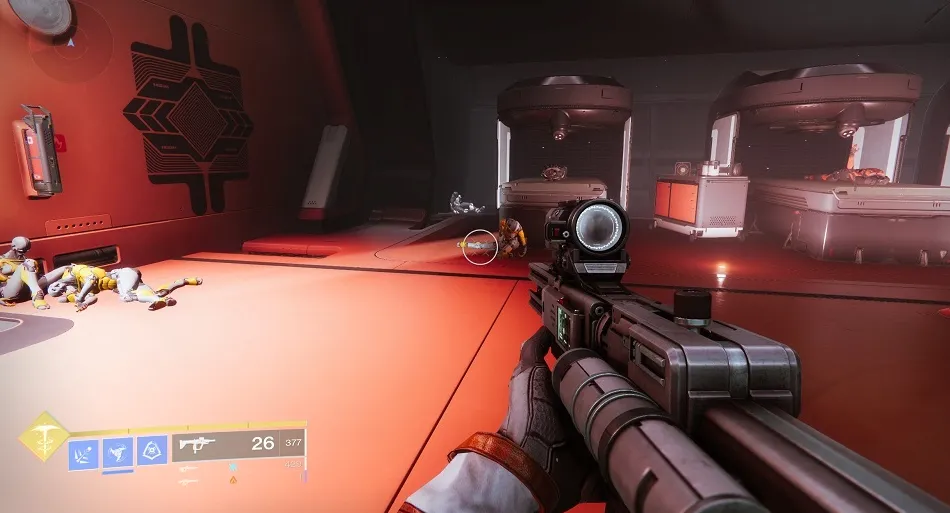Use the melee ability icon

118,452
